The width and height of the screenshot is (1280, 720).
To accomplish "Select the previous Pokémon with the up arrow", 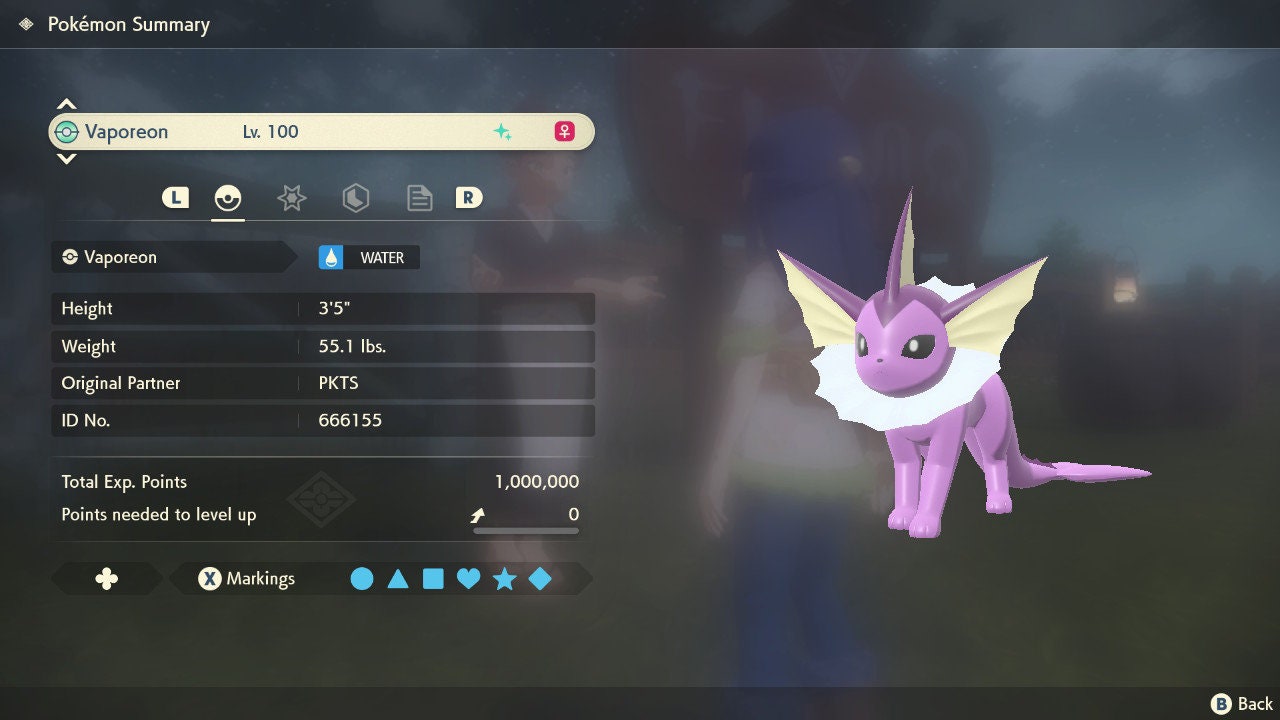I will click(66, 104).
